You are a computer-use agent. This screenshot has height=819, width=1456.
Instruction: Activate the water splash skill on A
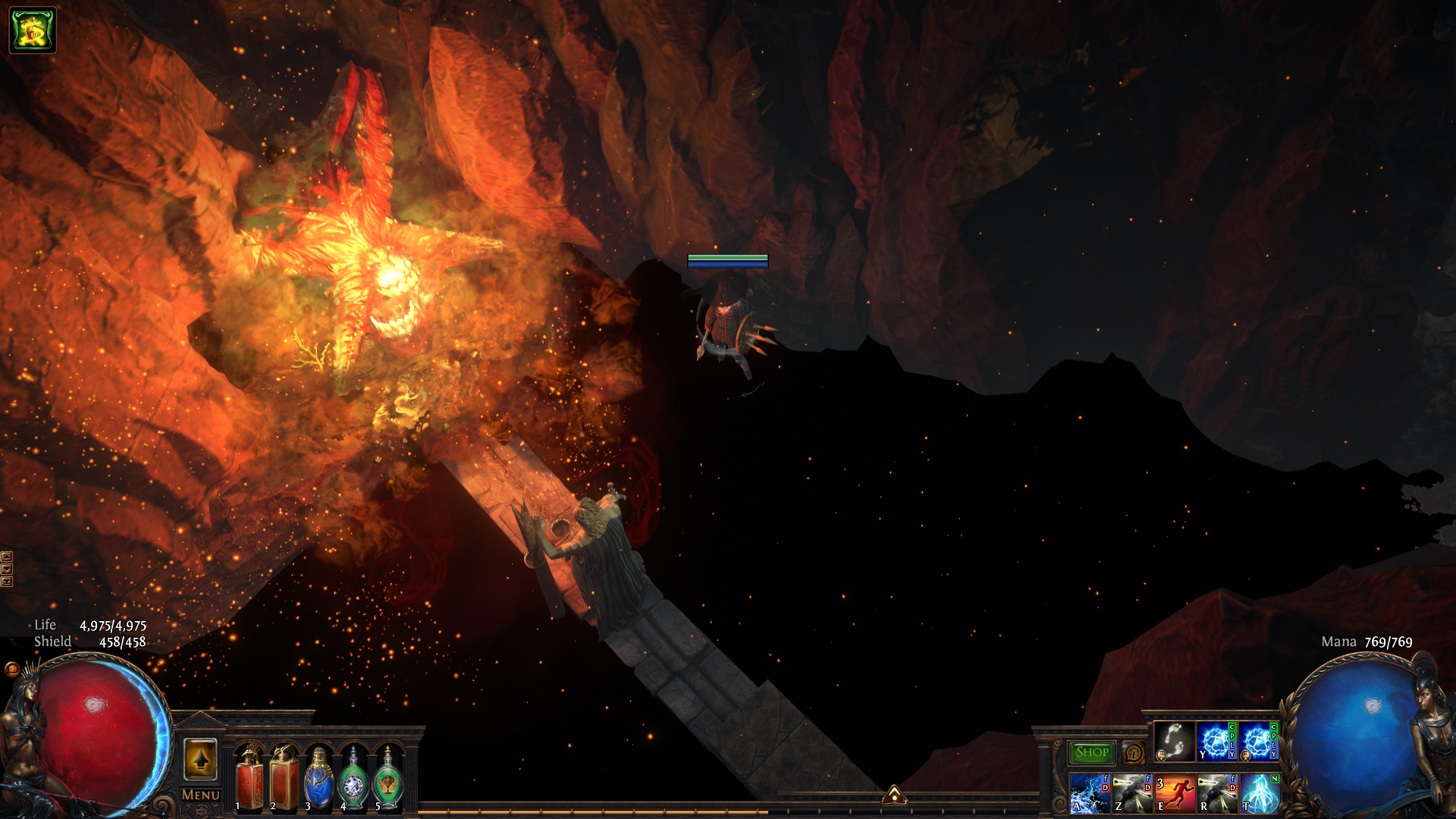[x=1090, y=793]
